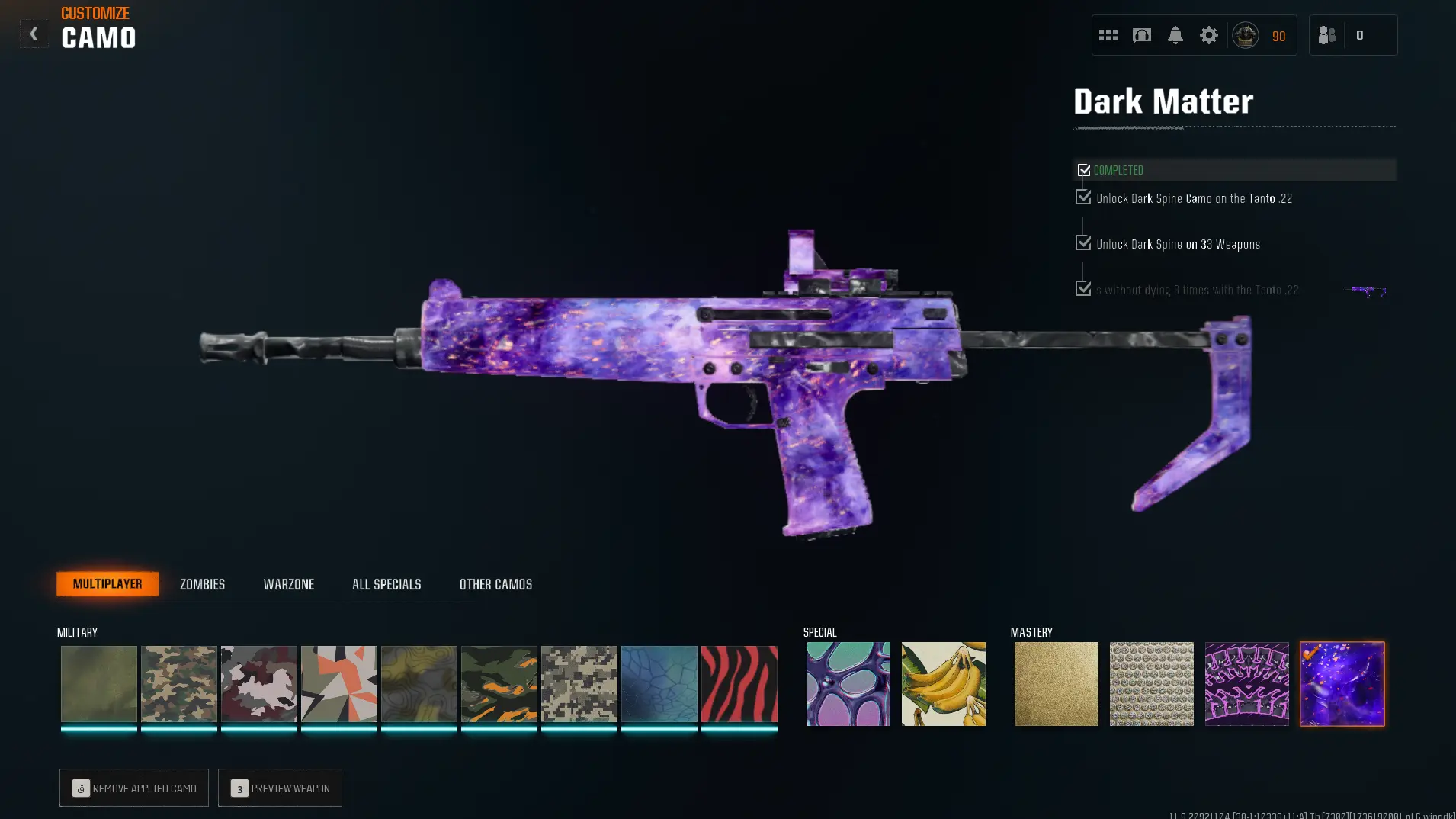The height and width of the screenshot is (819, 1456).
Task: Choose the diamond mastery camo
Action: 1151,684
